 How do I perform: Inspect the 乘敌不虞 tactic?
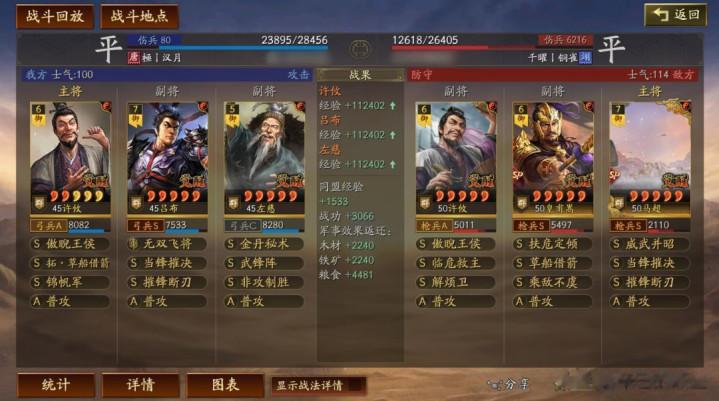552,281
